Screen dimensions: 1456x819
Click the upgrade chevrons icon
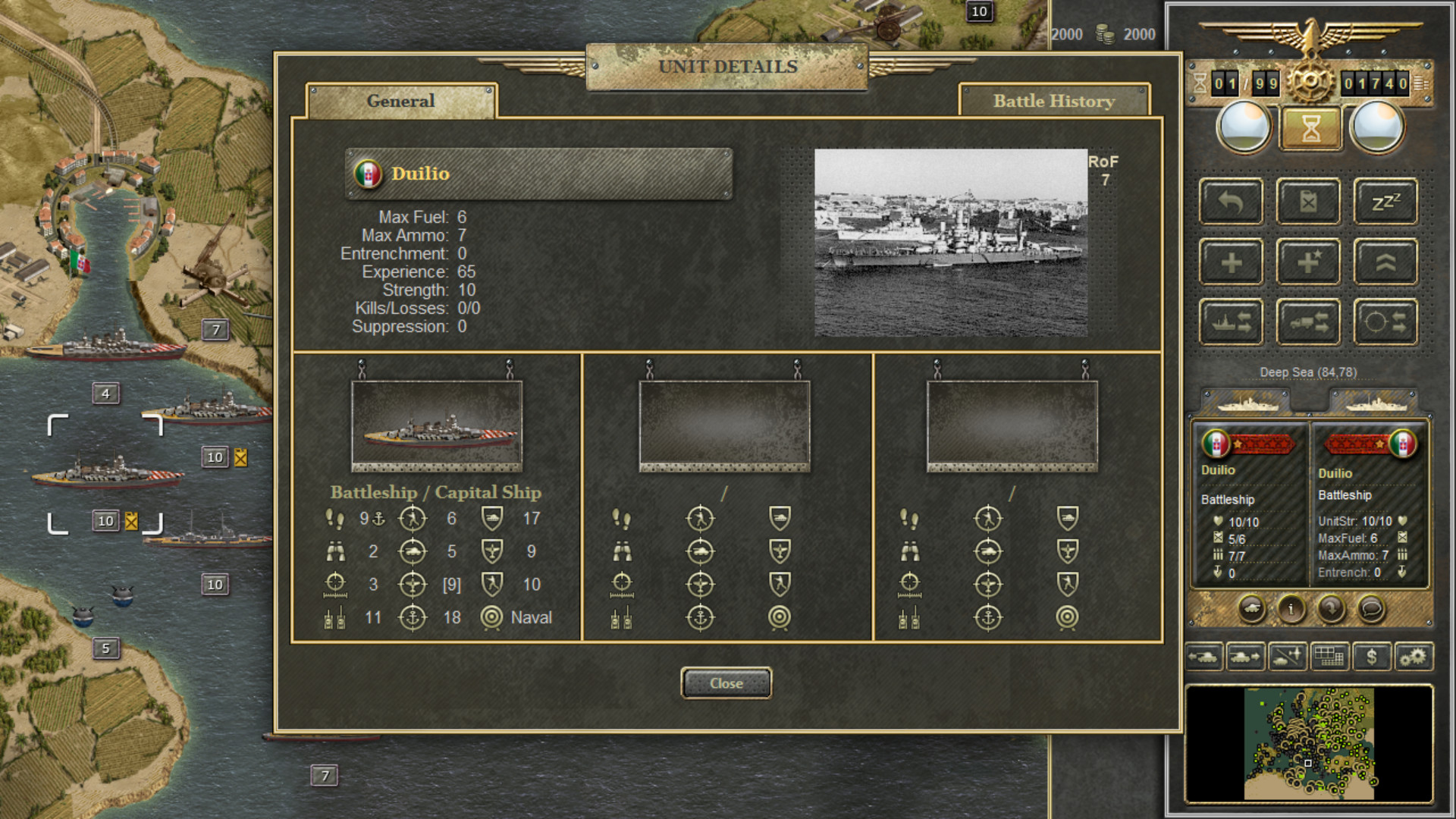click(1385, 261)
